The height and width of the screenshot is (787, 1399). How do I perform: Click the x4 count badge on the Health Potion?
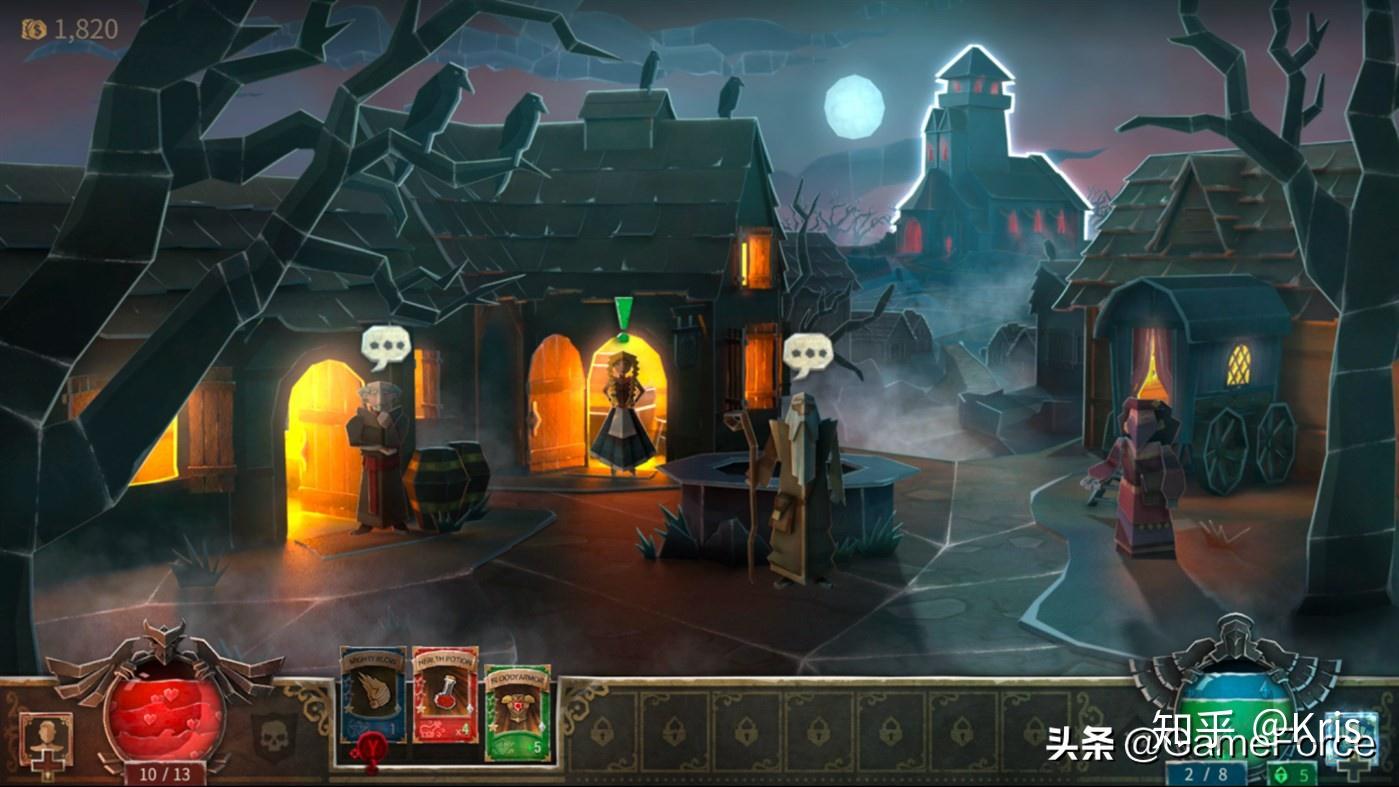point(461,730)
